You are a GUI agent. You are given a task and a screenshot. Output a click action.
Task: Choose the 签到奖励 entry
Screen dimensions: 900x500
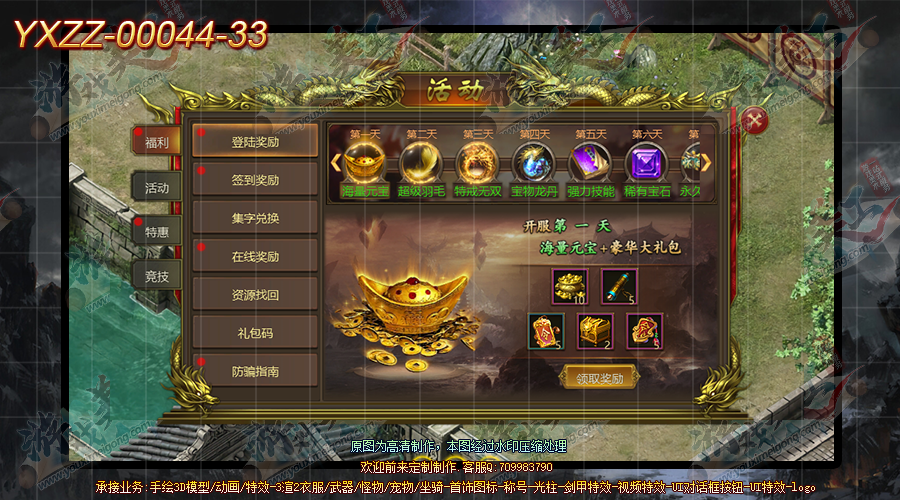click(255, 181)
